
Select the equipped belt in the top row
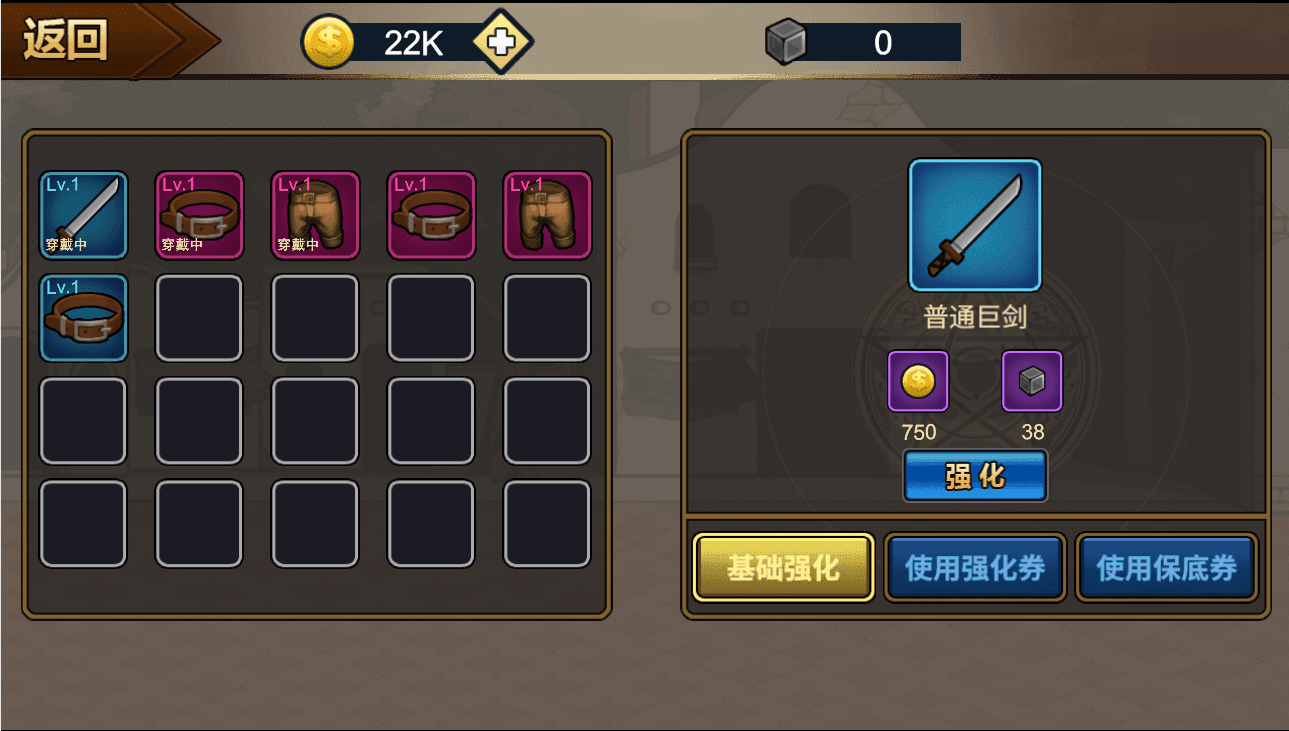[199, 215]
